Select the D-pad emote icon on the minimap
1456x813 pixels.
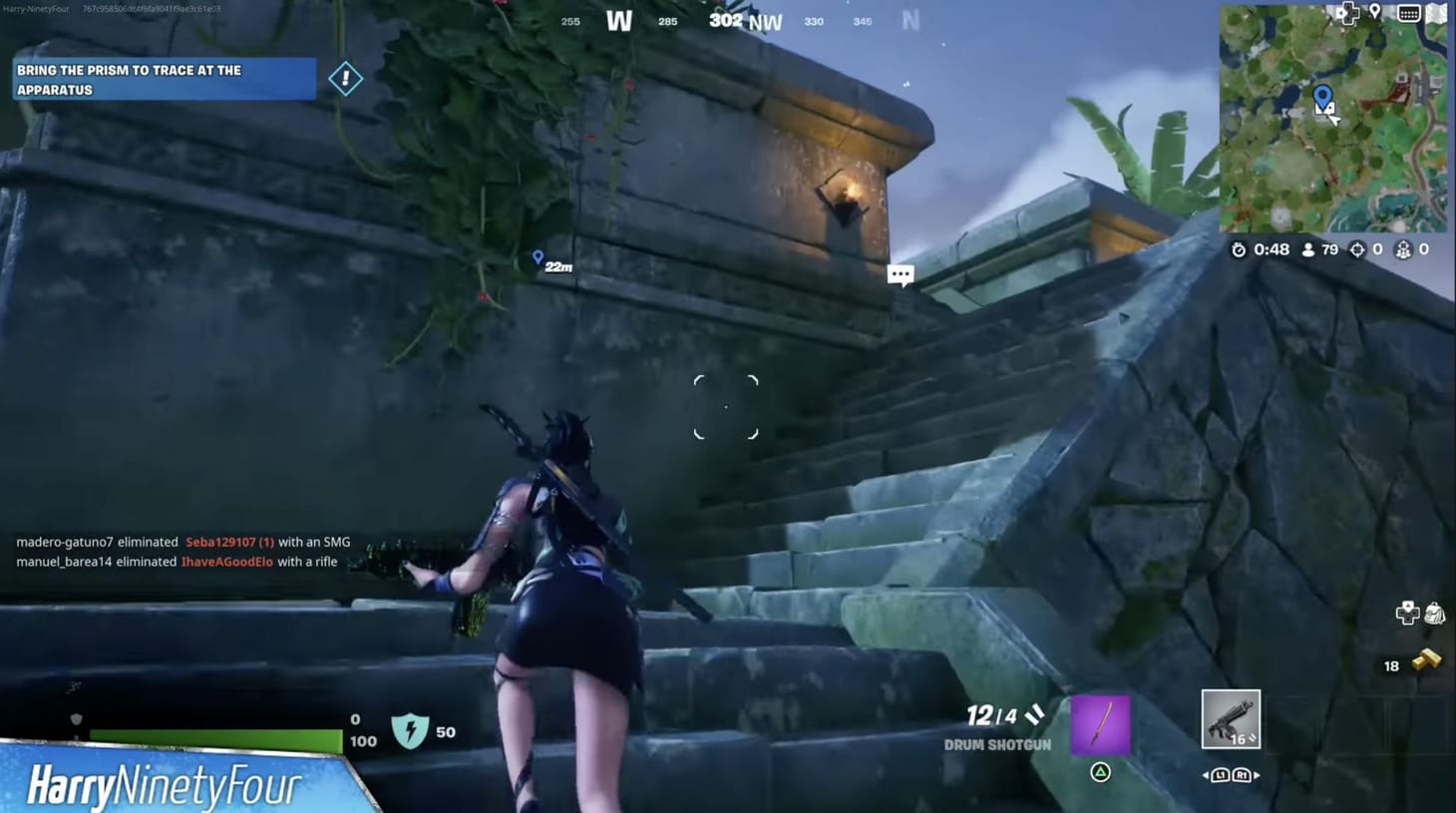tap(1348, 13)
